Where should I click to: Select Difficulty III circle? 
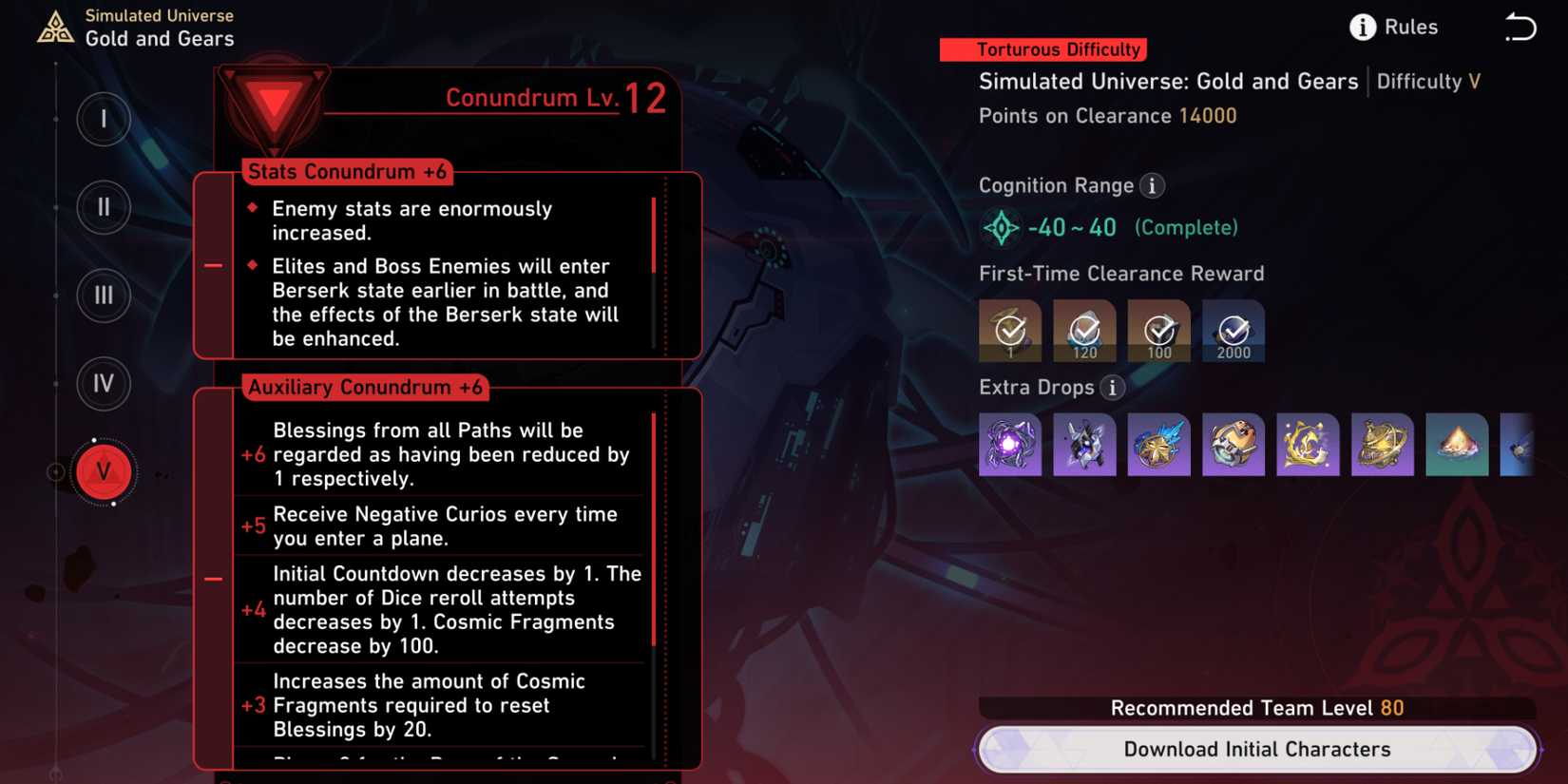coord(104,296)
